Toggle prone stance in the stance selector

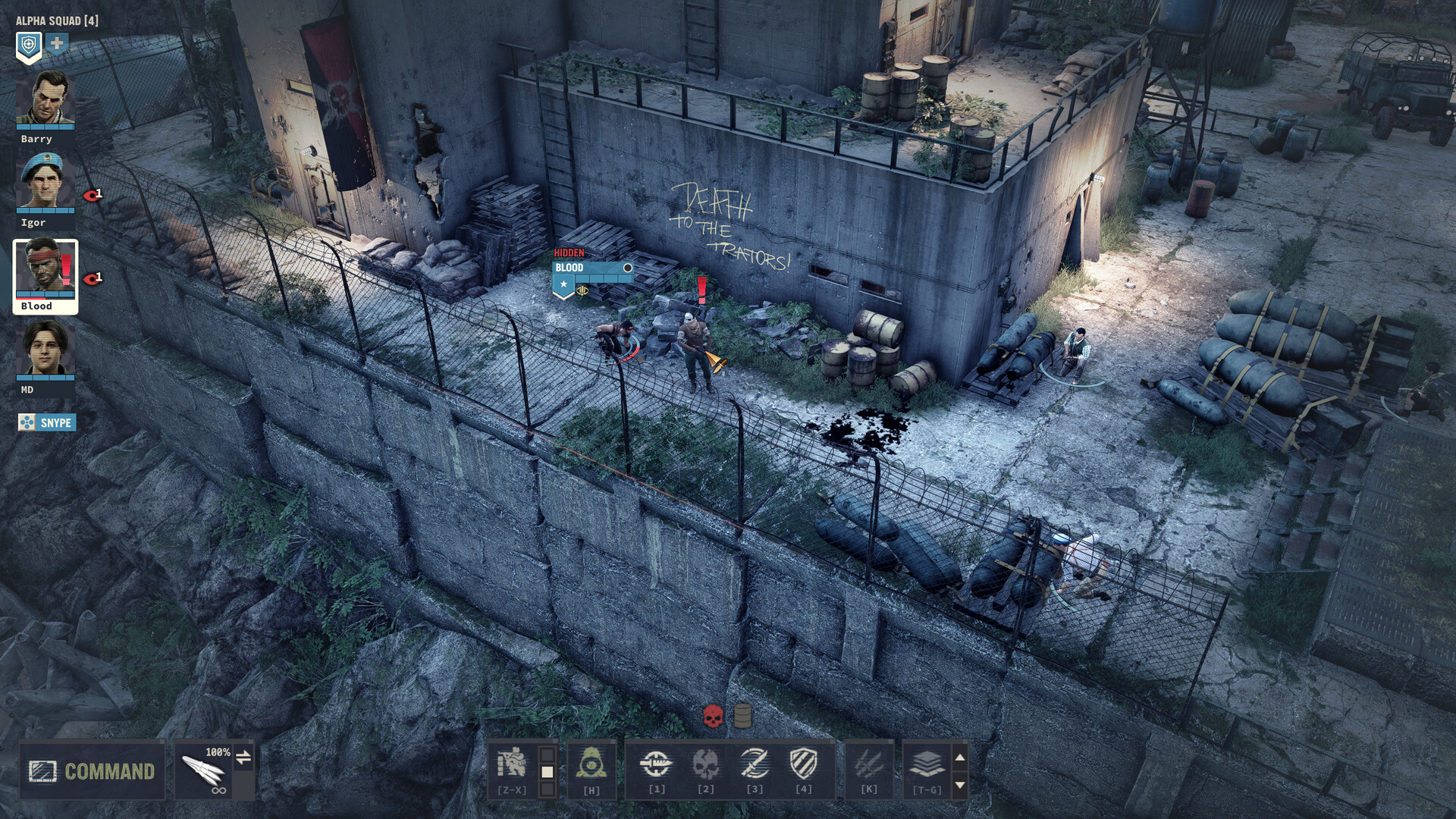tap(547, 787)
